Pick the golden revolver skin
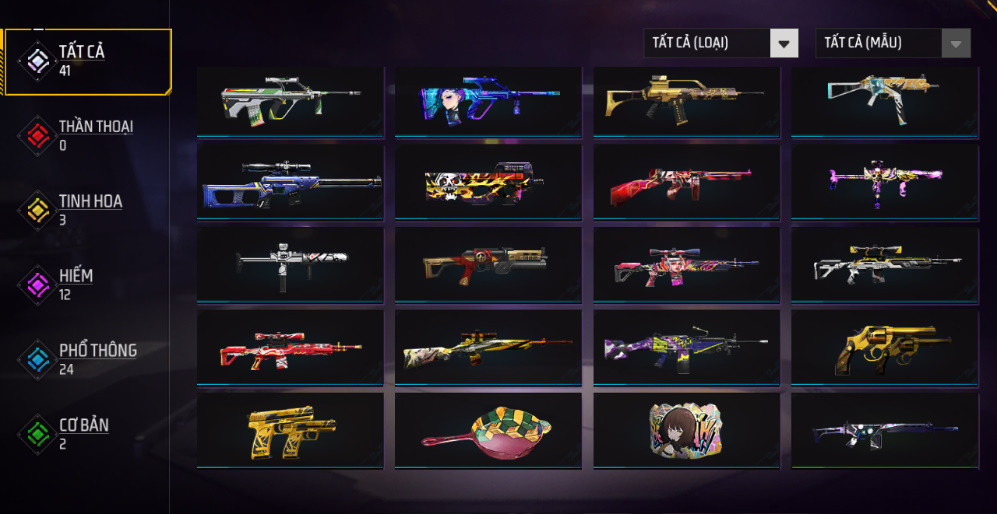The height and width of the screenshot is (514, 997). click(x=885, y=347)
